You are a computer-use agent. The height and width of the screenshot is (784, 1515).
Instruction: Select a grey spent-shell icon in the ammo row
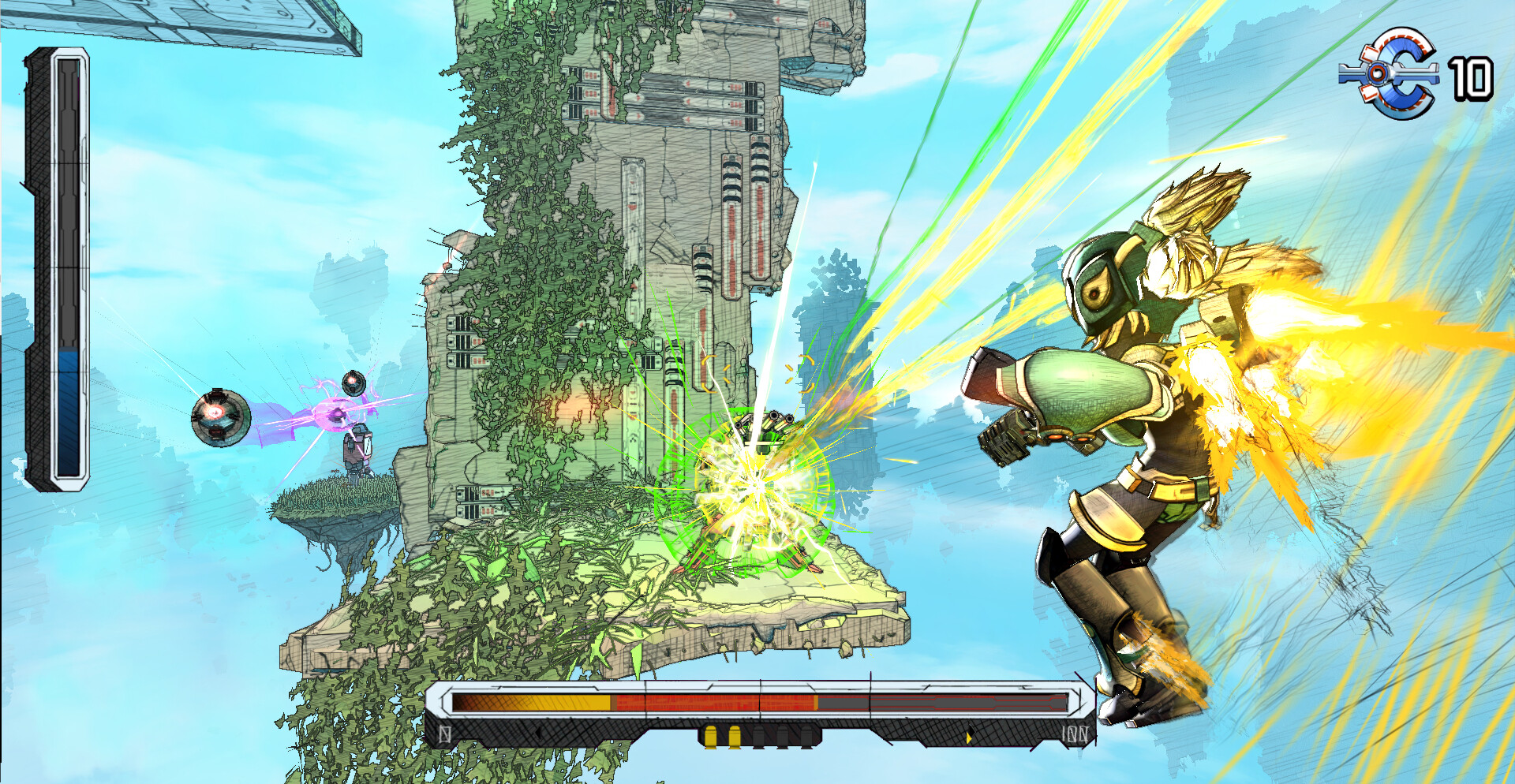point(760,737)
